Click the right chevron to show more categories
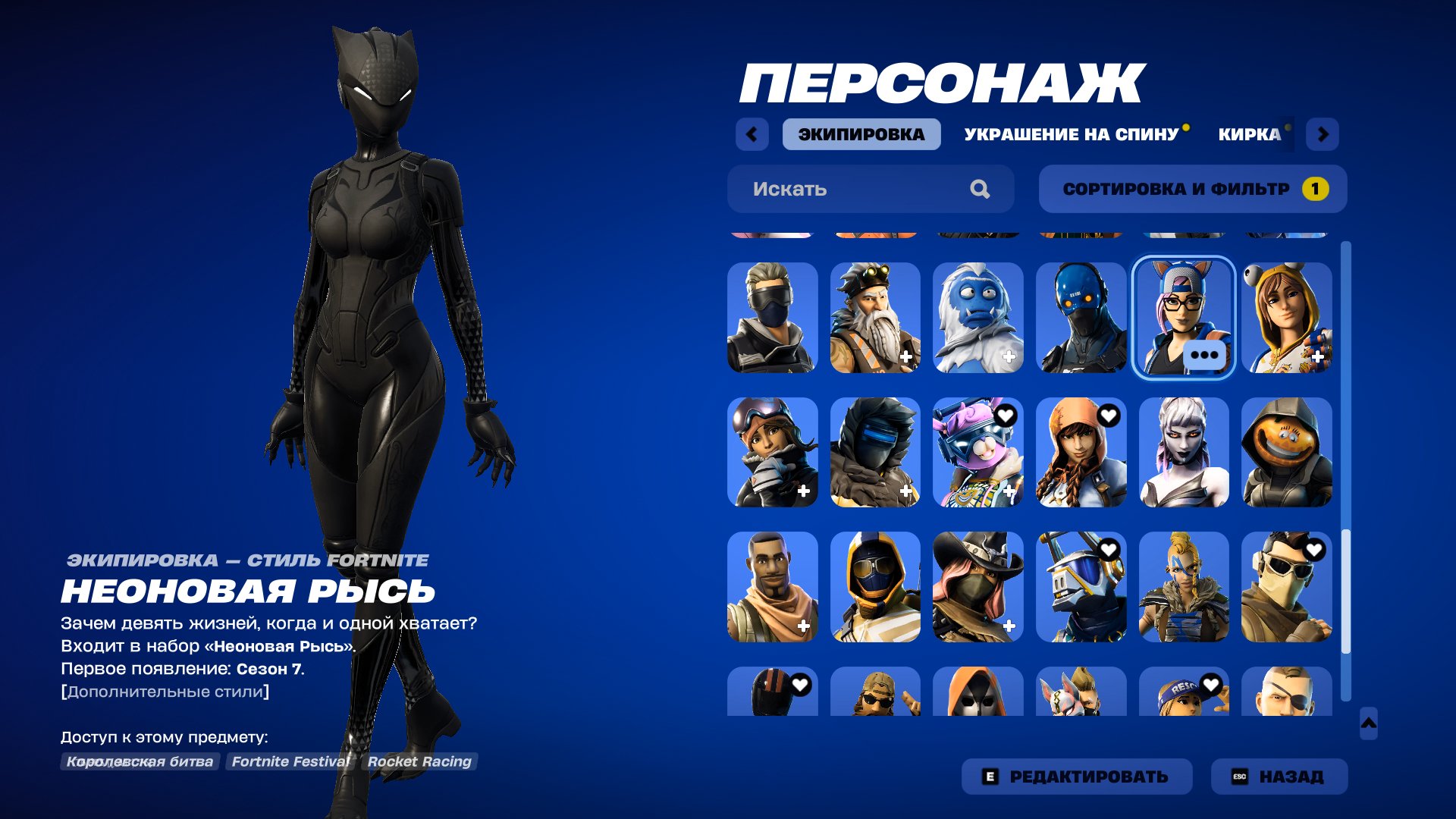This screenshot has height=819, width=1456. click(1324, 133)
